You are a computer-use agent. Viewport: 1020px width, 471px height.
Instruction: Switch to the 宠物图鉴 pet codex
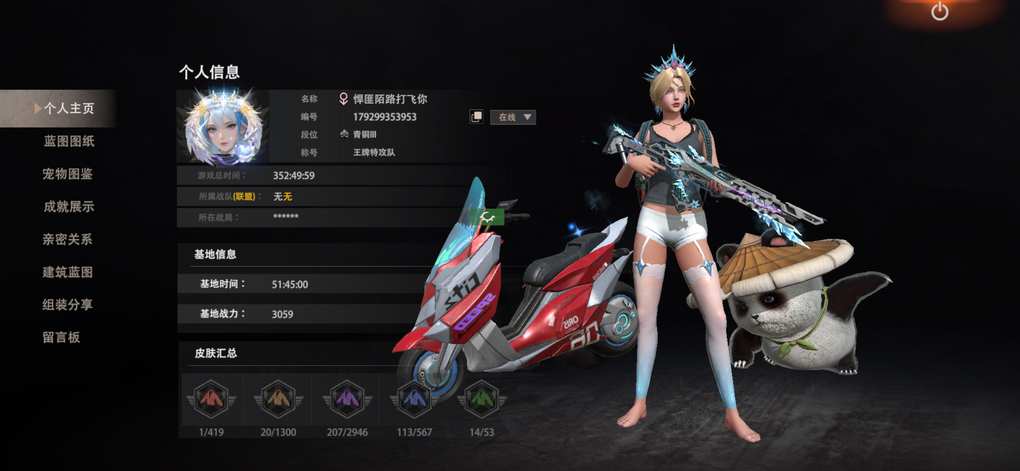coord(68,174)
